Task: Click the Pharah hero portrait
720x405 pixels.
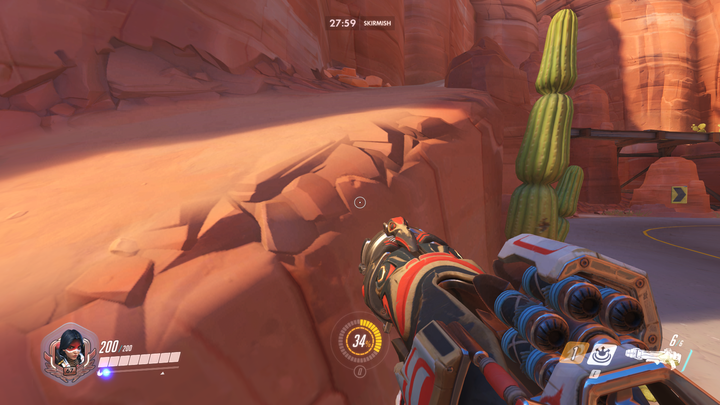Action: pyautogui.click(x=69, y=353)
